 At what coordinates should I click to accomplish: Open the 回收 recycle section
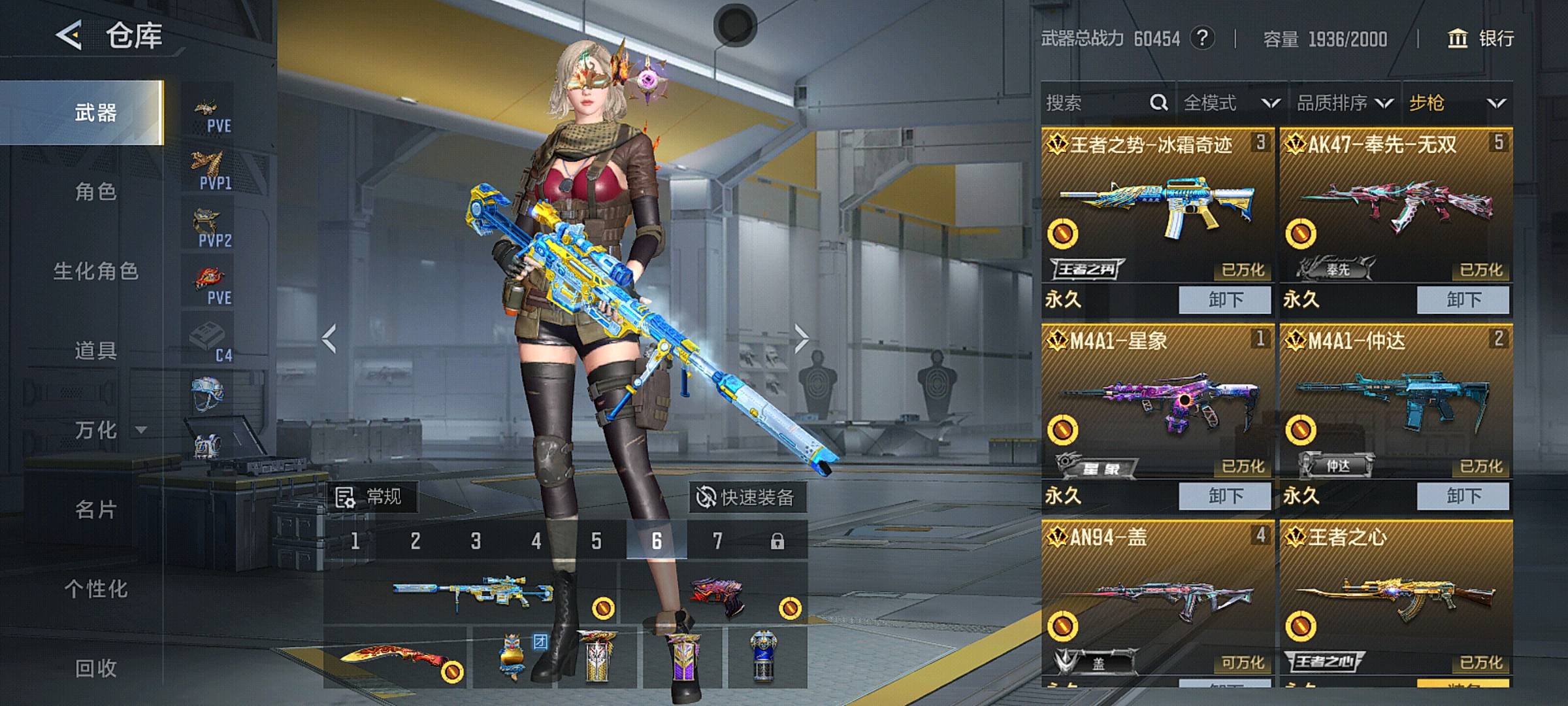(x=95, y=668)
